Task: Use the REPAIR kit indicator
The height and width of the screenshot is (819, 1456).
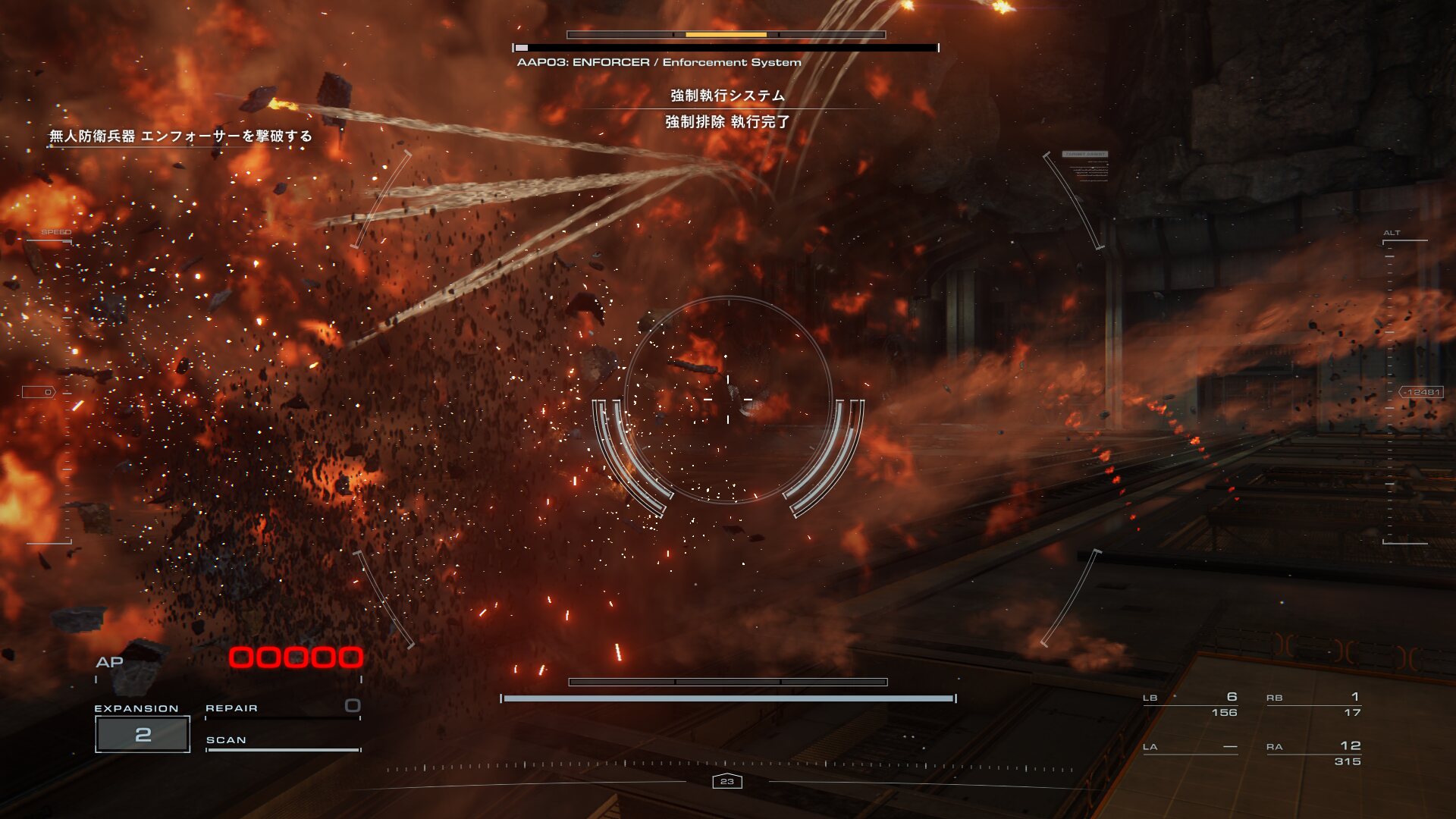Action: 282,708
